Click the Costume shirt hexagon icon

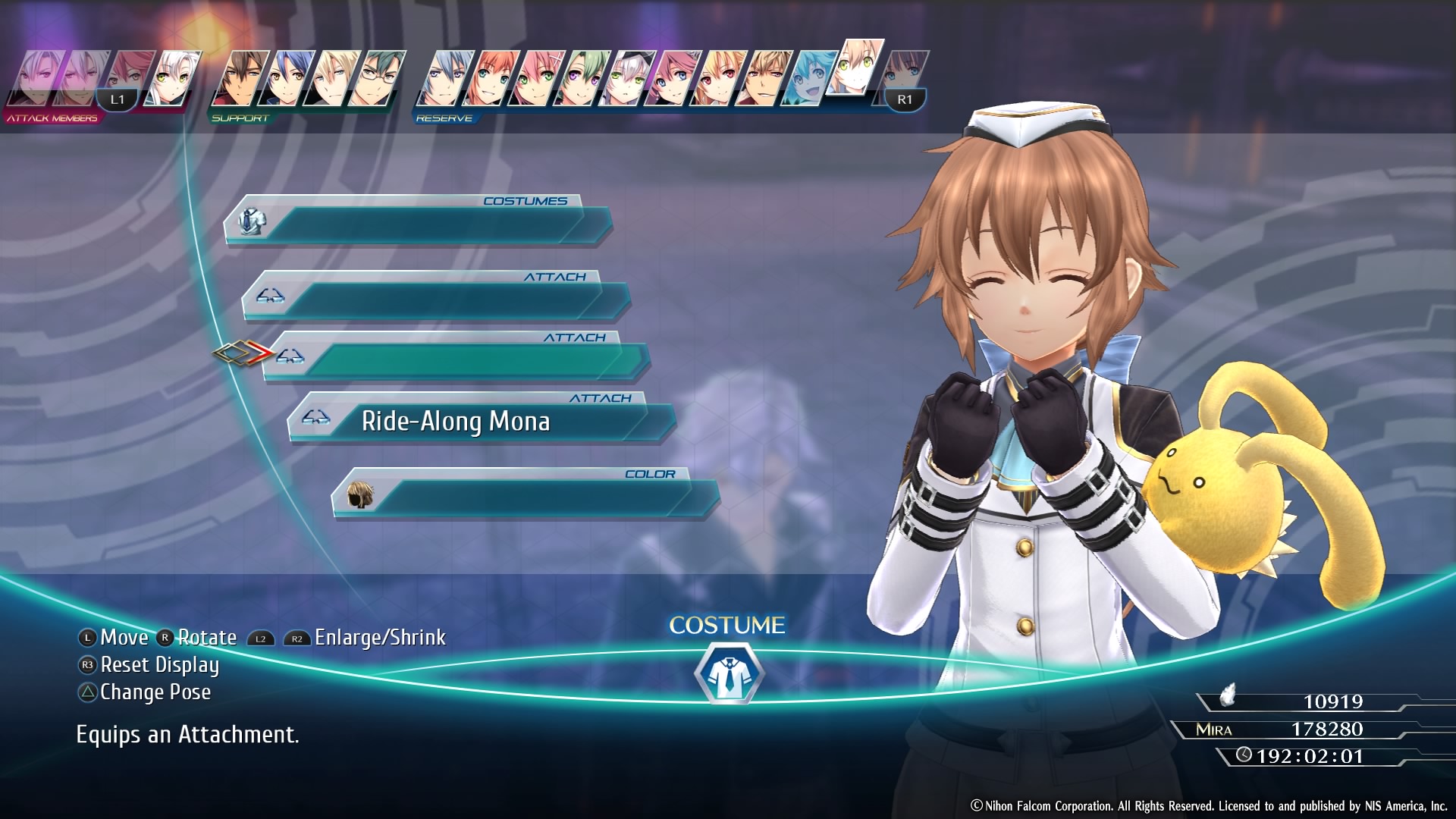click(x=728, y=673)
